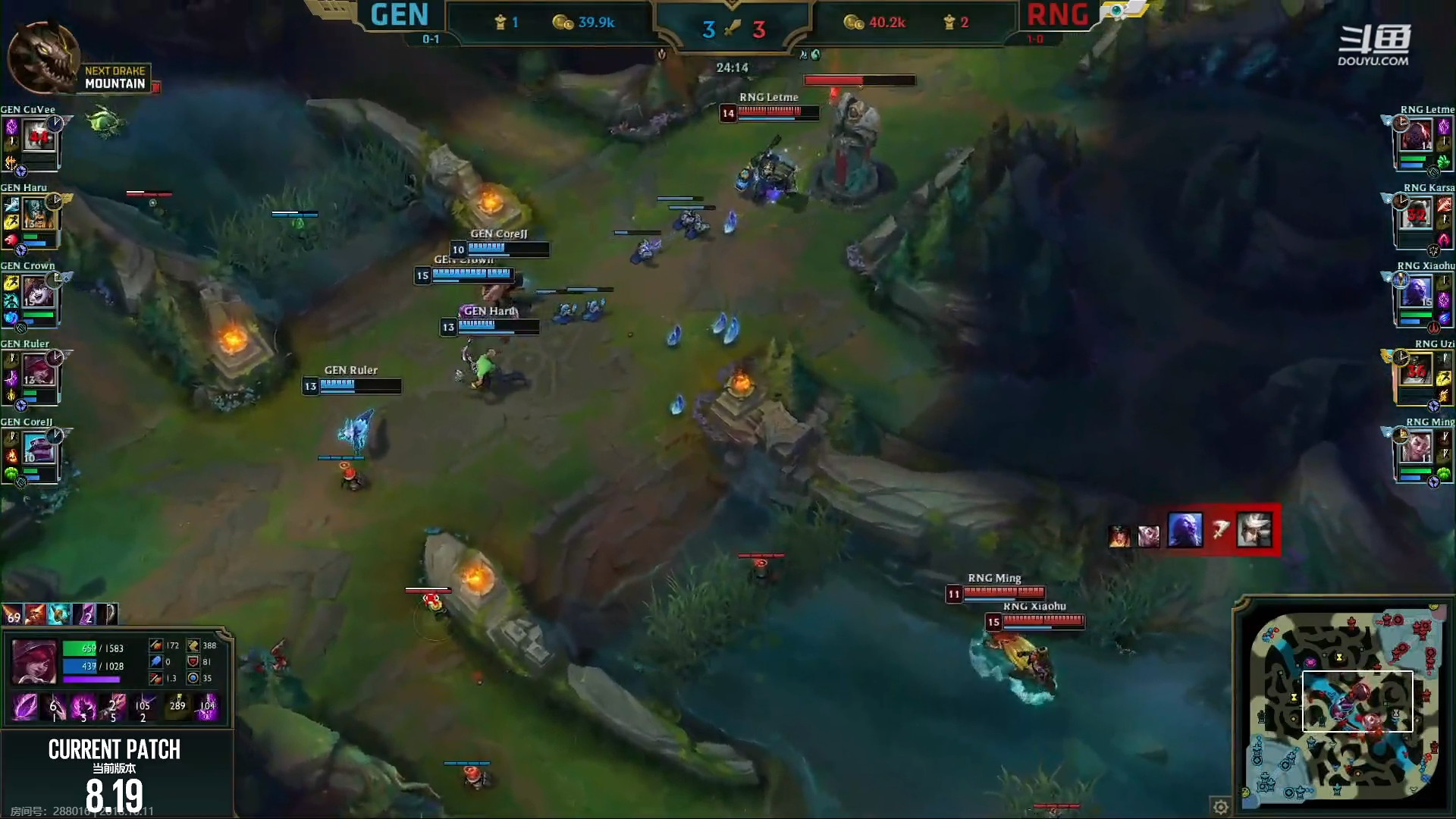Click the 39.9k GEN gold counter
Viewport: 1456px width, 819px height.
point(597,22)
